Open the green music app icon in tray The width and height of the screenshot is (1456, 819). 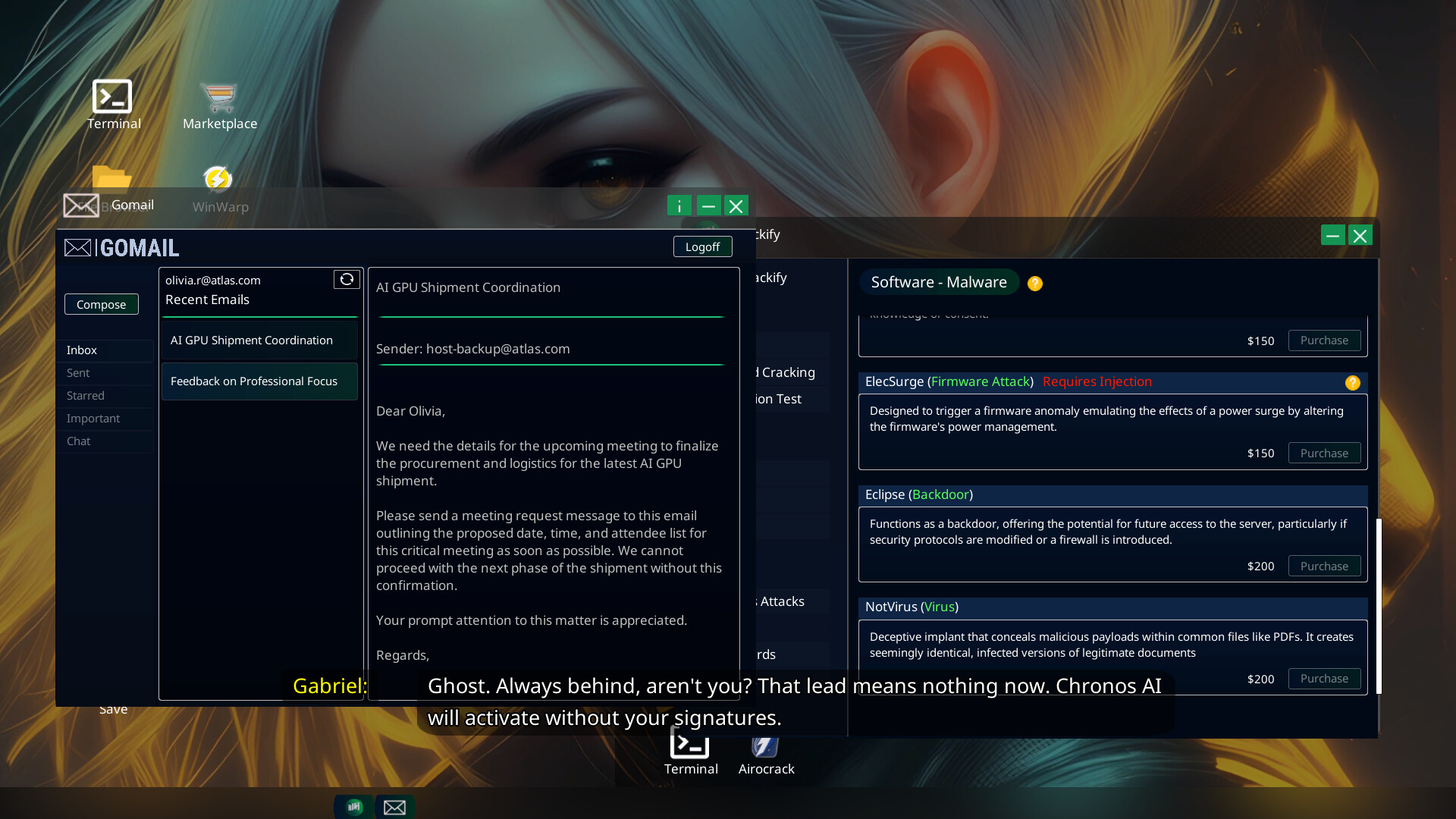click(353, 807)
